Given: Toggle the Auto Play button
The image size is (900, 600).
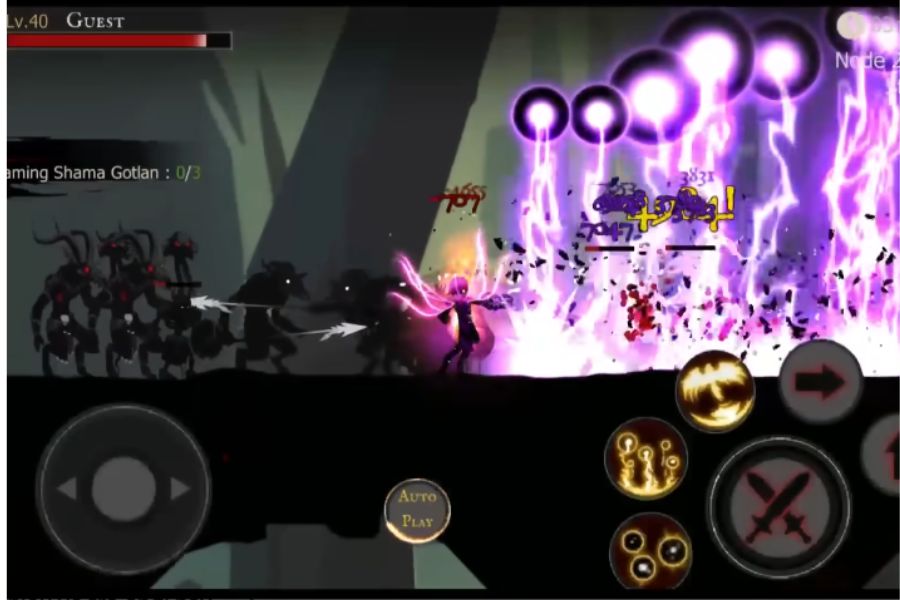Looking at the screenshot, I should pyautogui.click(x=417, y=510).
